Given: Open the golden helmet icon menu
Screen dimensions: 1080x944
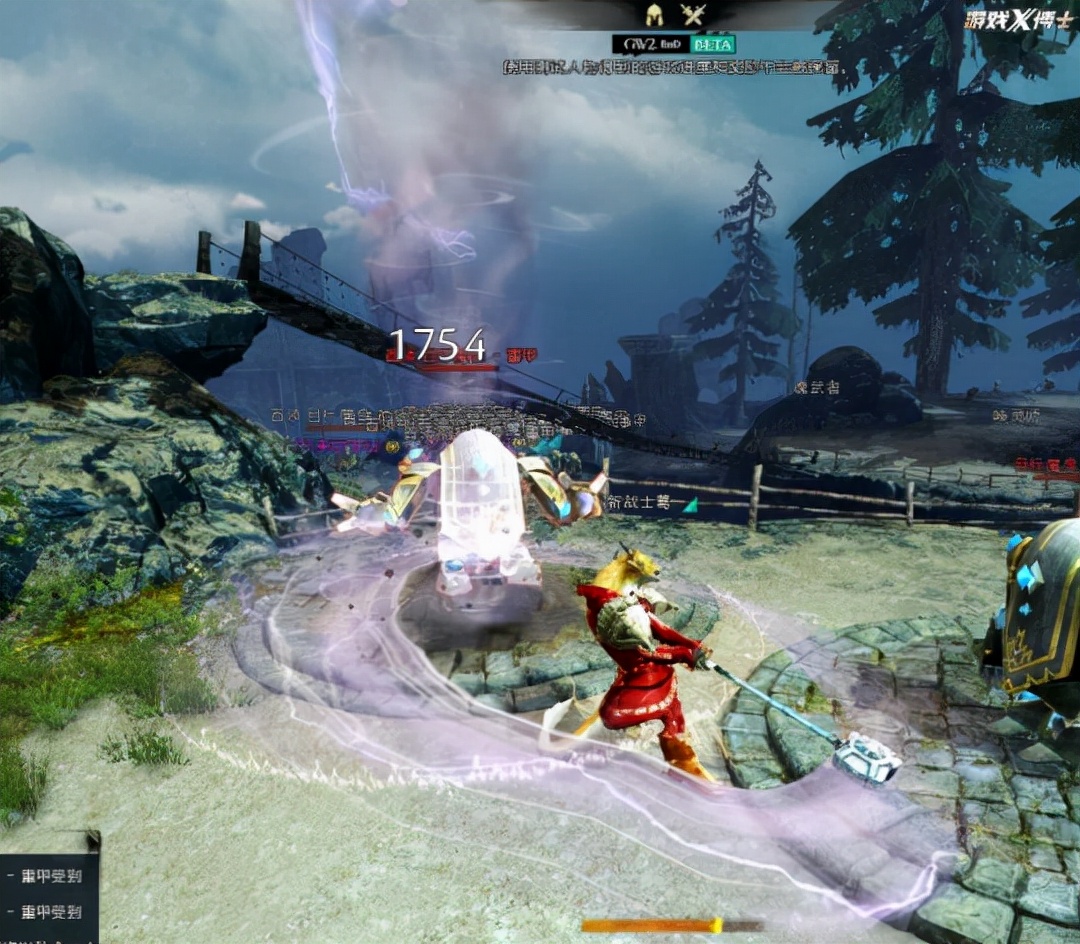Looking at the screenshot, I should click(655, 15).
